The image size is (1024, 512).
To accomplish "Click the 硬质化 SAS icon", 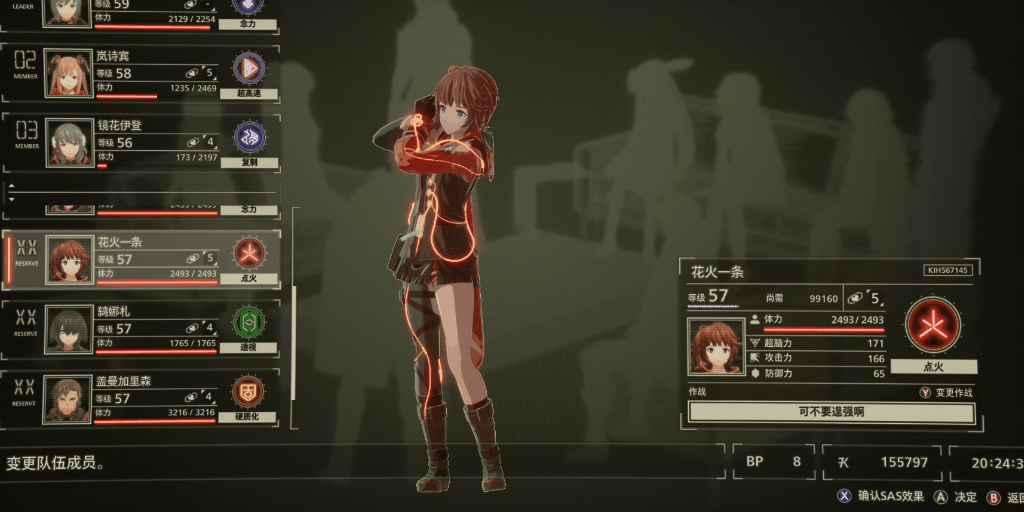I will 248,391.
